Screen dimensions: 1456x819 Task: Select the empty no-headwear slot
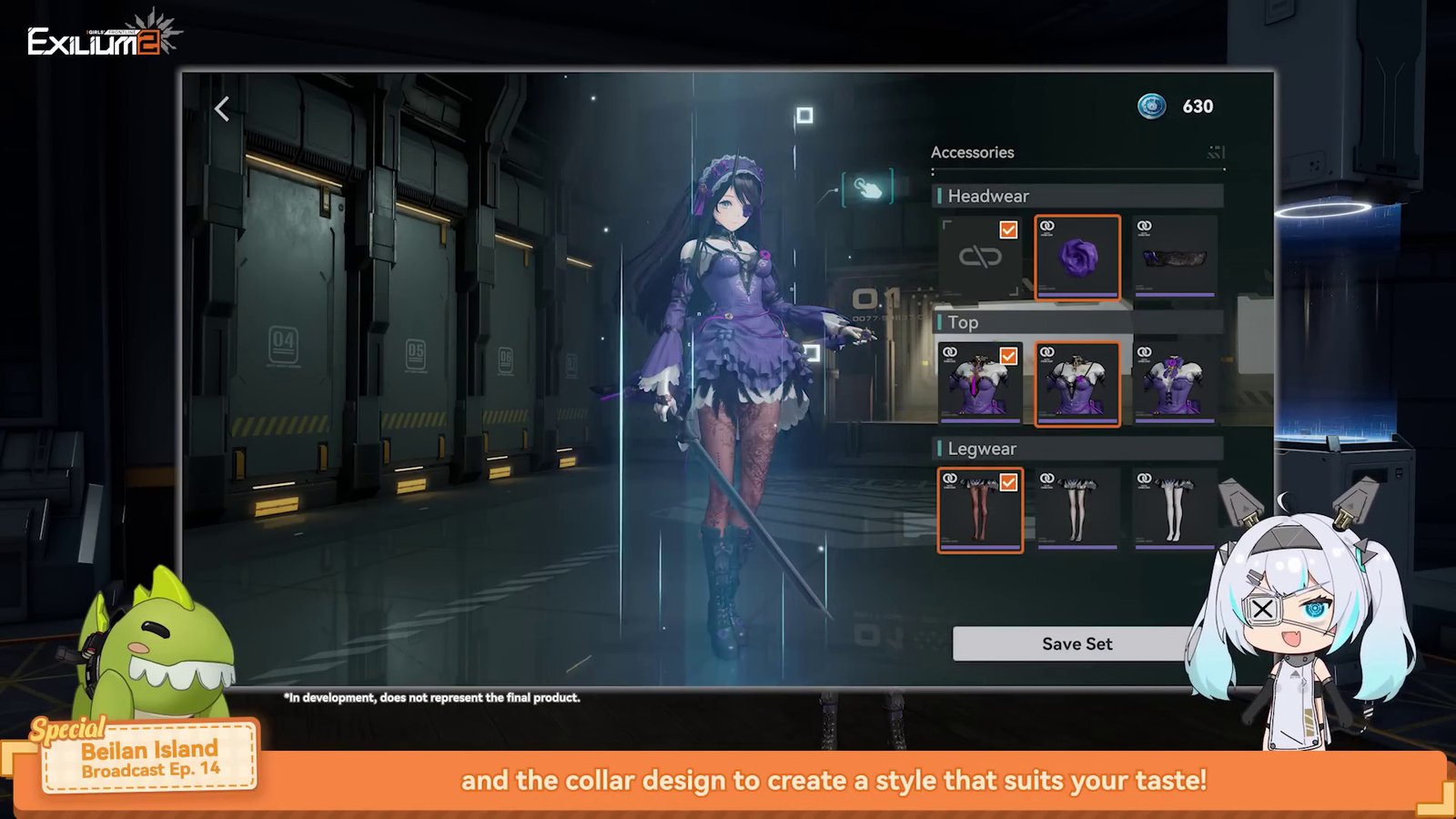point(980,258)
